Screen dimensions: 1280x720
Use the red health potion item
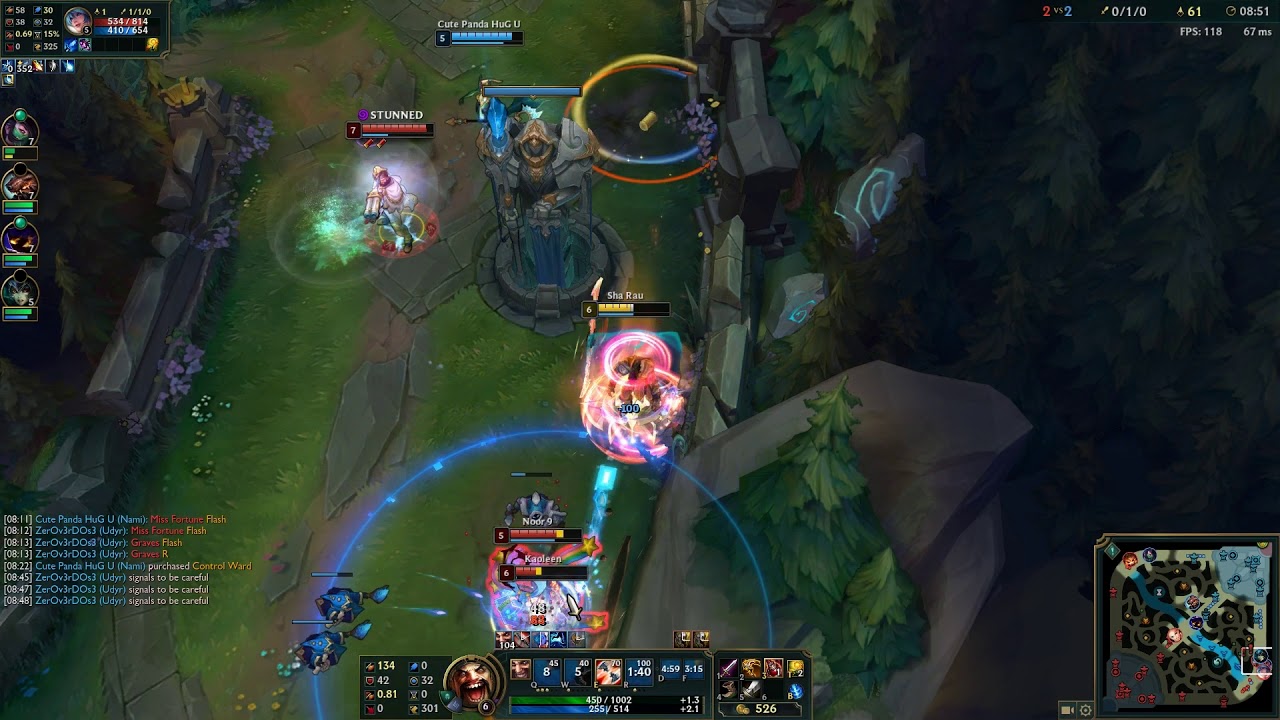(773, 668)
